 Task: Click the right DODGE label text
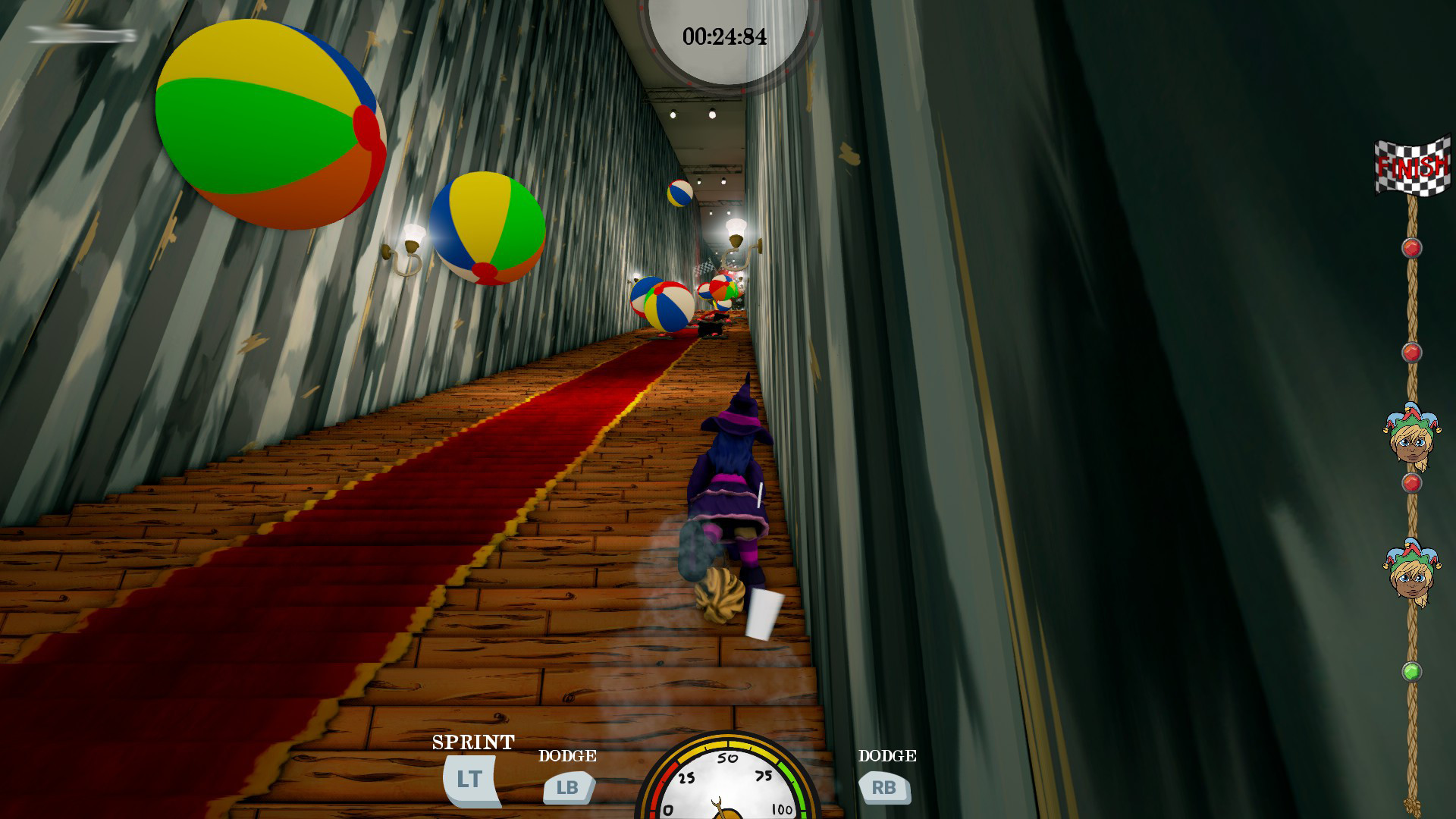(886, 755)
